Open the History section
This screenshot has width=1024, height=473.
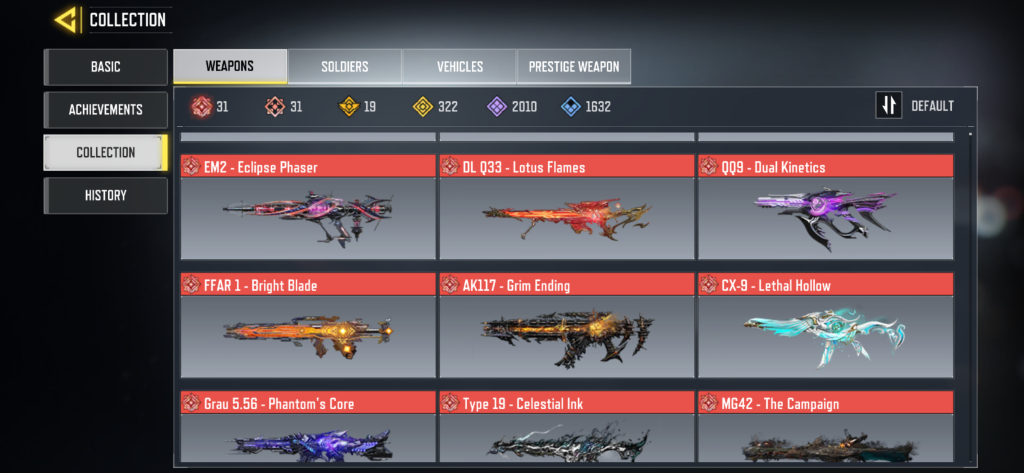tap(105, 195)
